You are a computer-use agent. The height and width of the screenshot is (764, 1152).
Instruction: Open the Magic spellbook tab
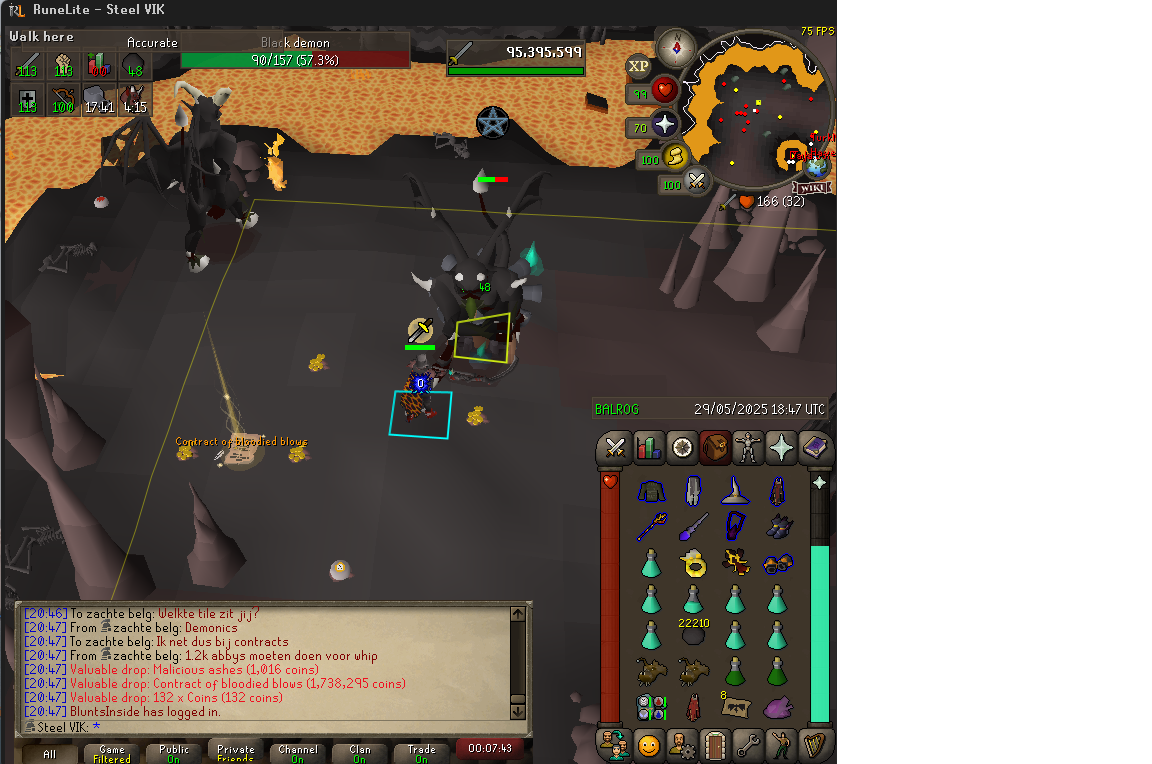[815, 448]
